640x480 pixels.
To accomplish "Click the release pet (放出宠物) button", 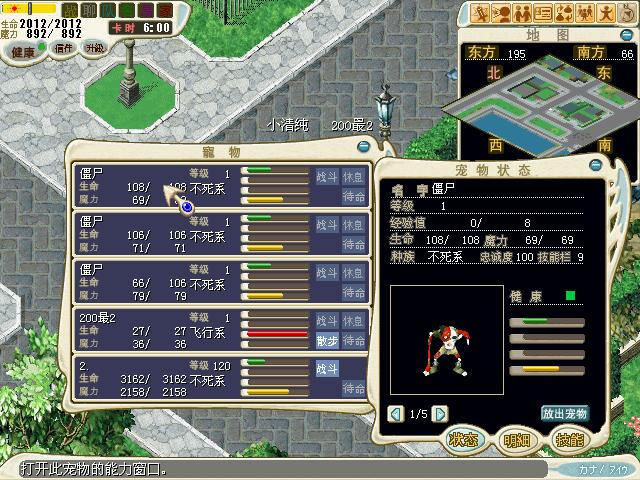I will (x=564, y=413).
